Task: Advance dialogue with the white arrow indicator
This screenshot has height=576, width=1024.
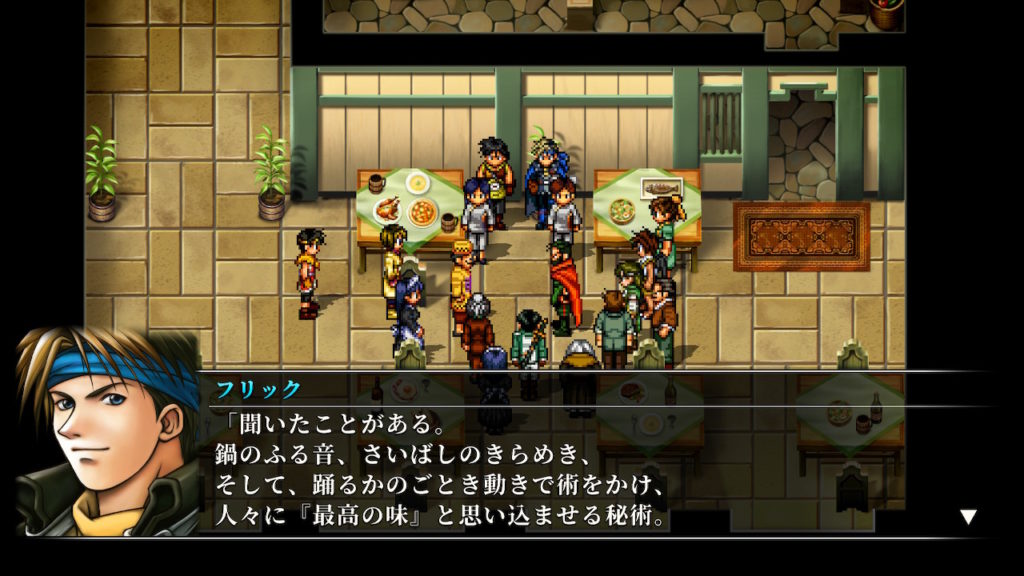Action: (x=967, y=517)
